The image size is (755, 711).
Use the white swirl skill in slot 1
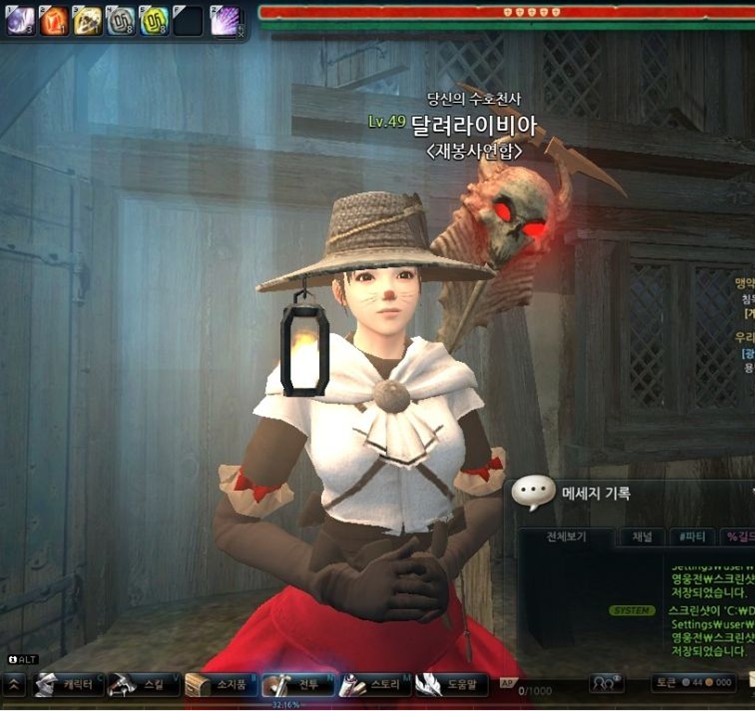point(21,20)
